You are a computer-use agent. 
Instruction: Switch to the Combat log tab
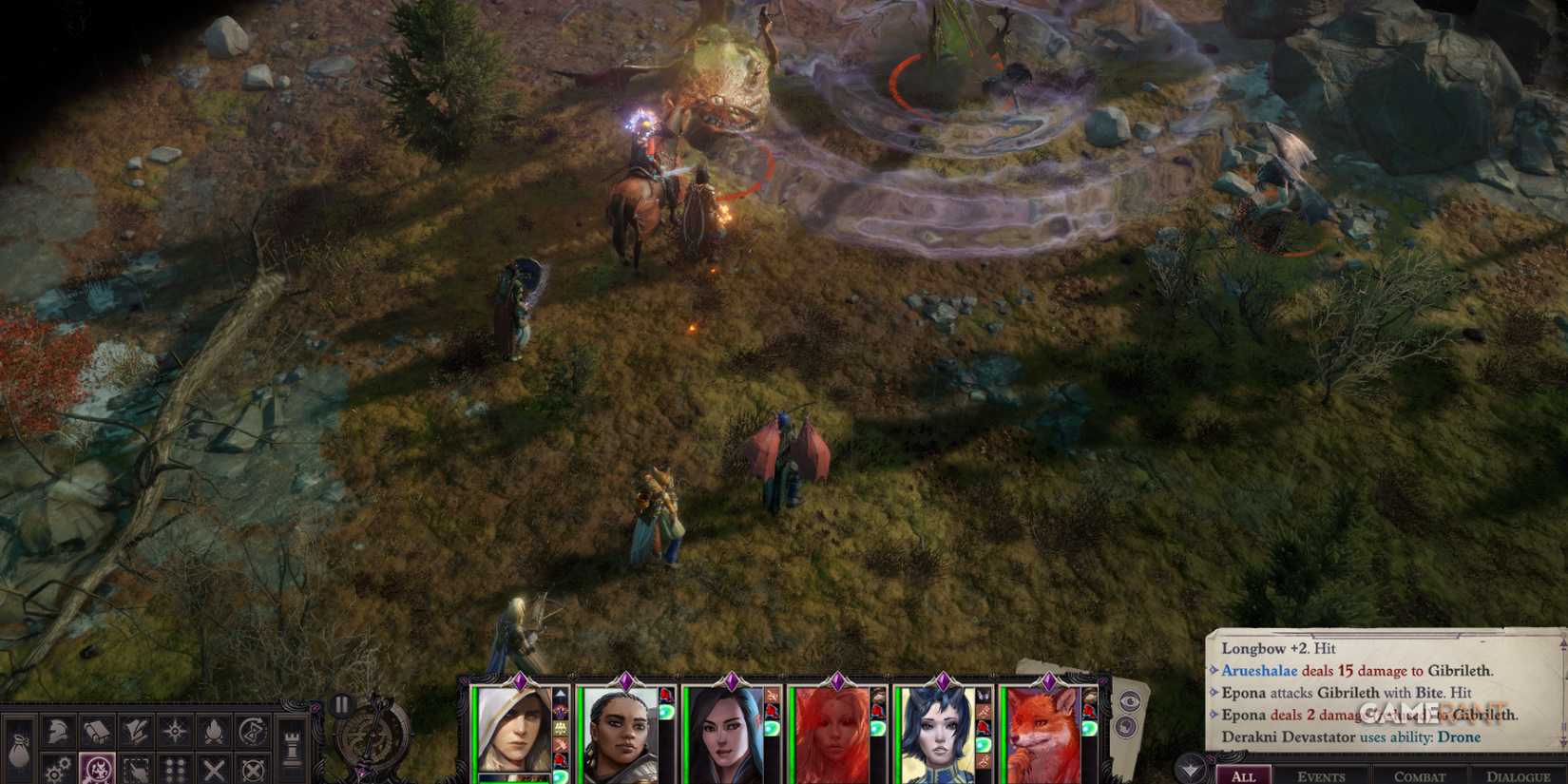[1421, 776]
